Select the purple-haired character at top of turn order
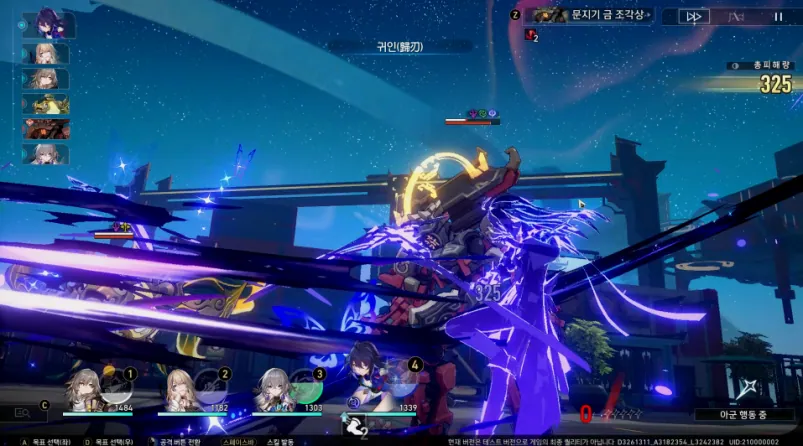The width and height of the screenshot is (803, 446). pyautogui.click(x=50, y=25)
